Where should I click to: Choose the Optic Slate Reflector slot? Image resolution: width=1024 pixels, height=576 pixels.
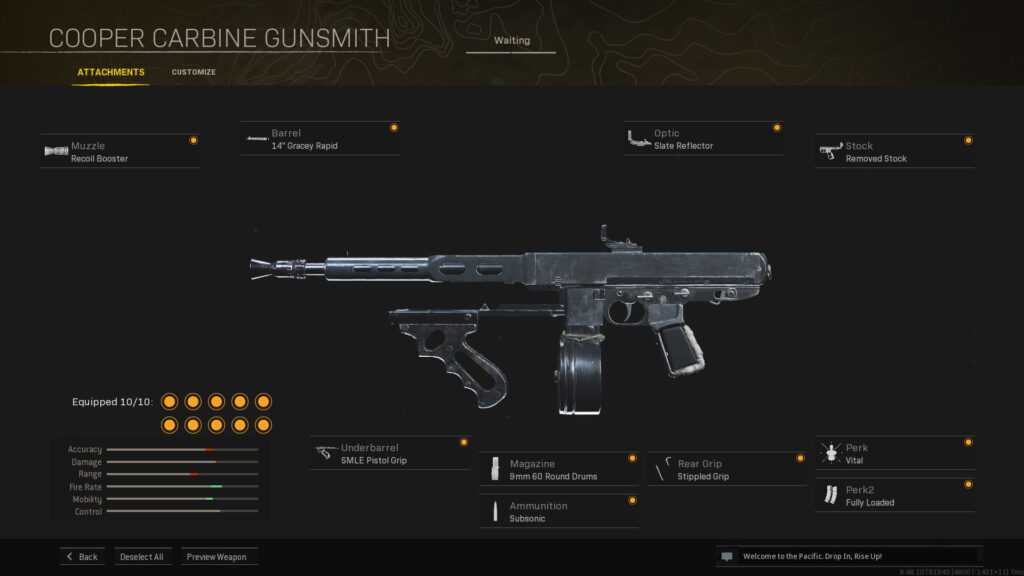coord(703,139)
